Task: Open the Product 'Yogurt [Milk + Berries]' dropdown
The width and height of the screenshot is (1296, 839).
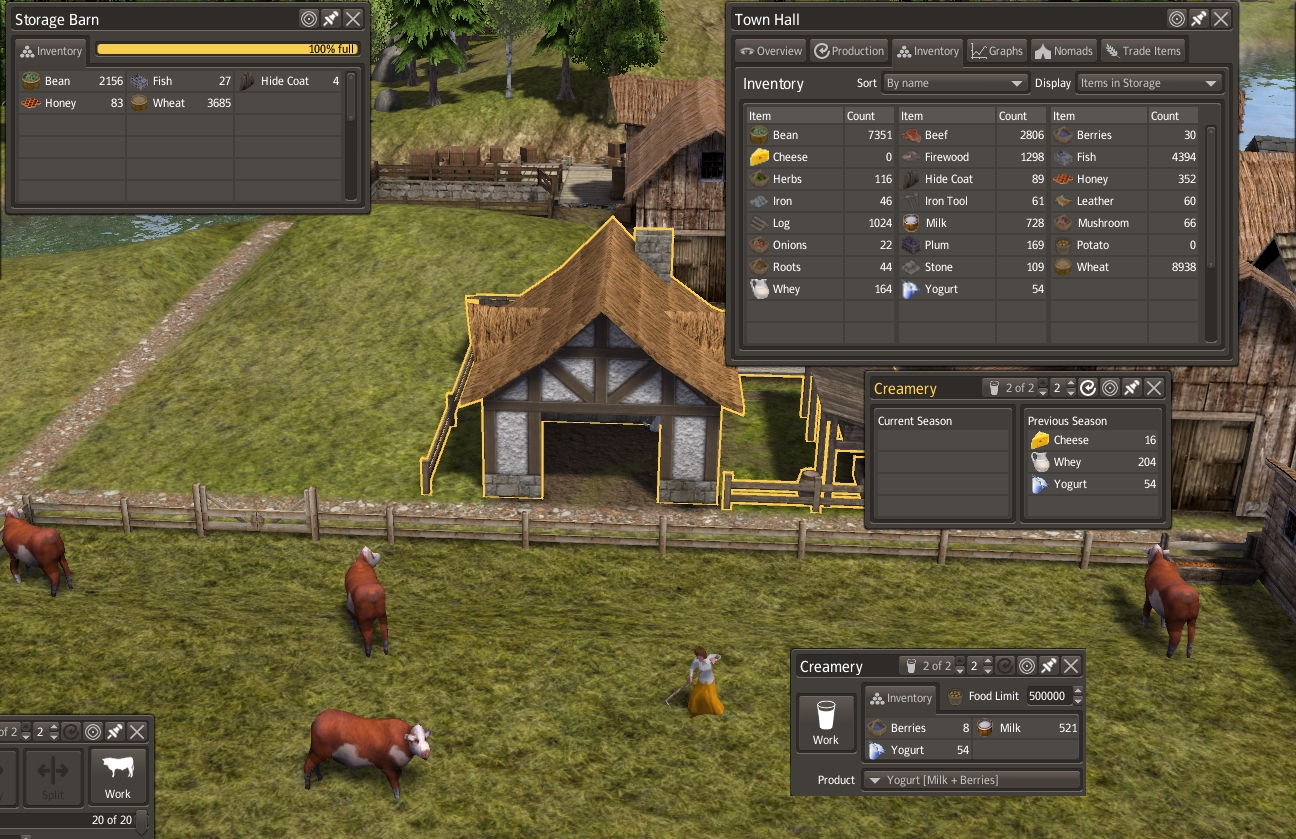Action: tap(972, 780)
